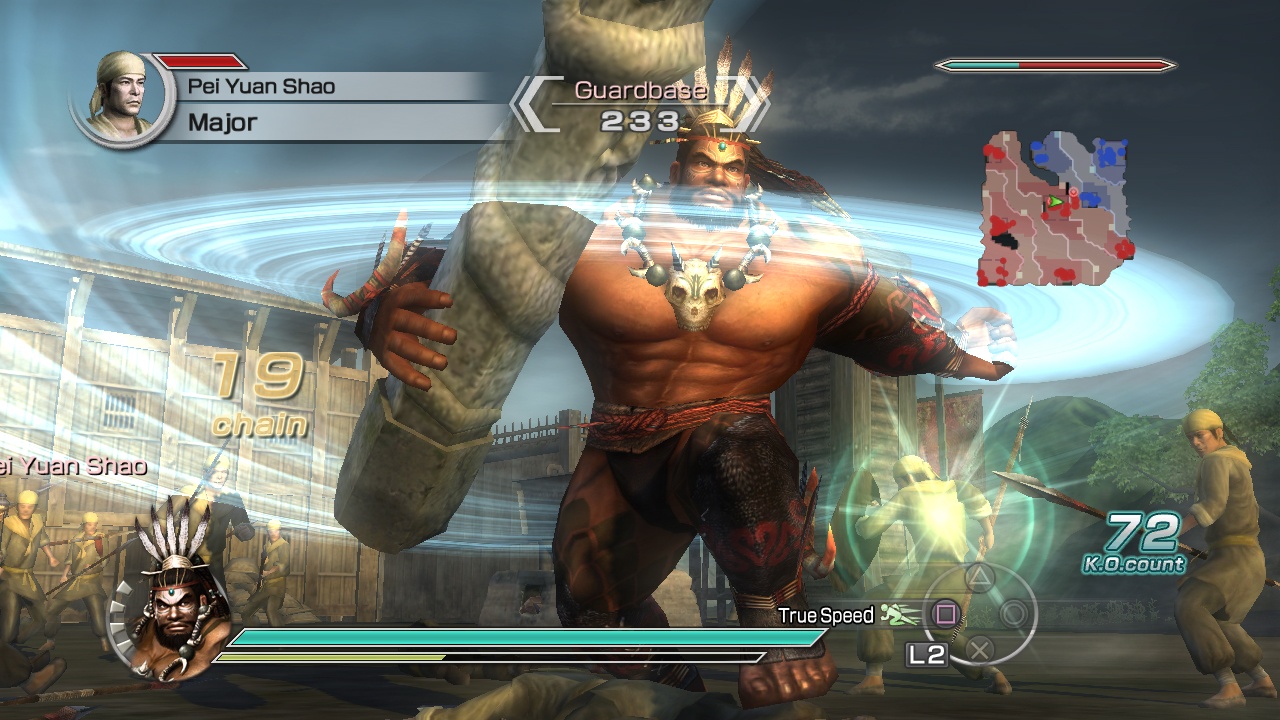Screen dimensions: 1280x720
Task: Toggle the circled enemy marker on minimap
Action: [1074, 191]
